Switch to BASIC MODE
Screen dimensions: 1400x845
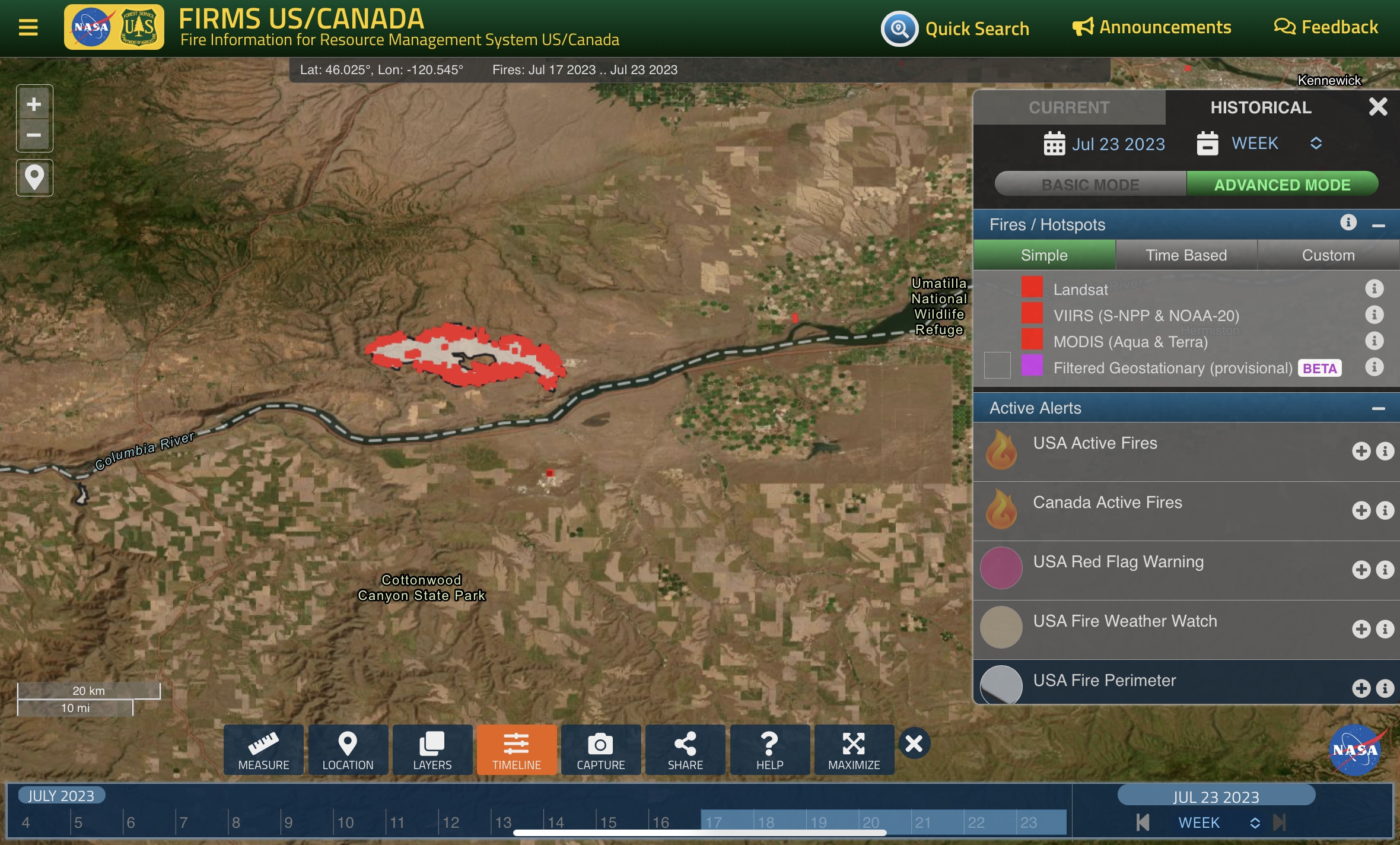pyautogui.click(x=1090, y=185)
